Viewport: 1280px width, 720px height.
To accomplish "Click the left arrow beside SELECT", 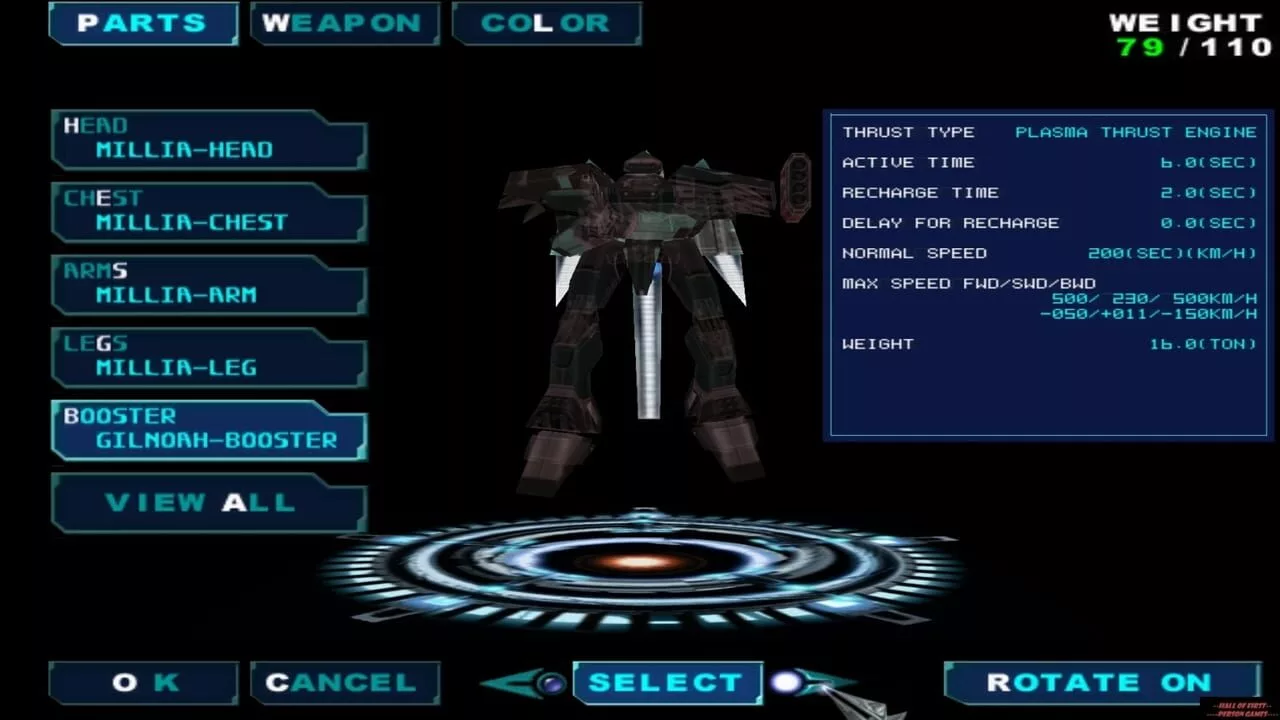I will click(527, 684).
